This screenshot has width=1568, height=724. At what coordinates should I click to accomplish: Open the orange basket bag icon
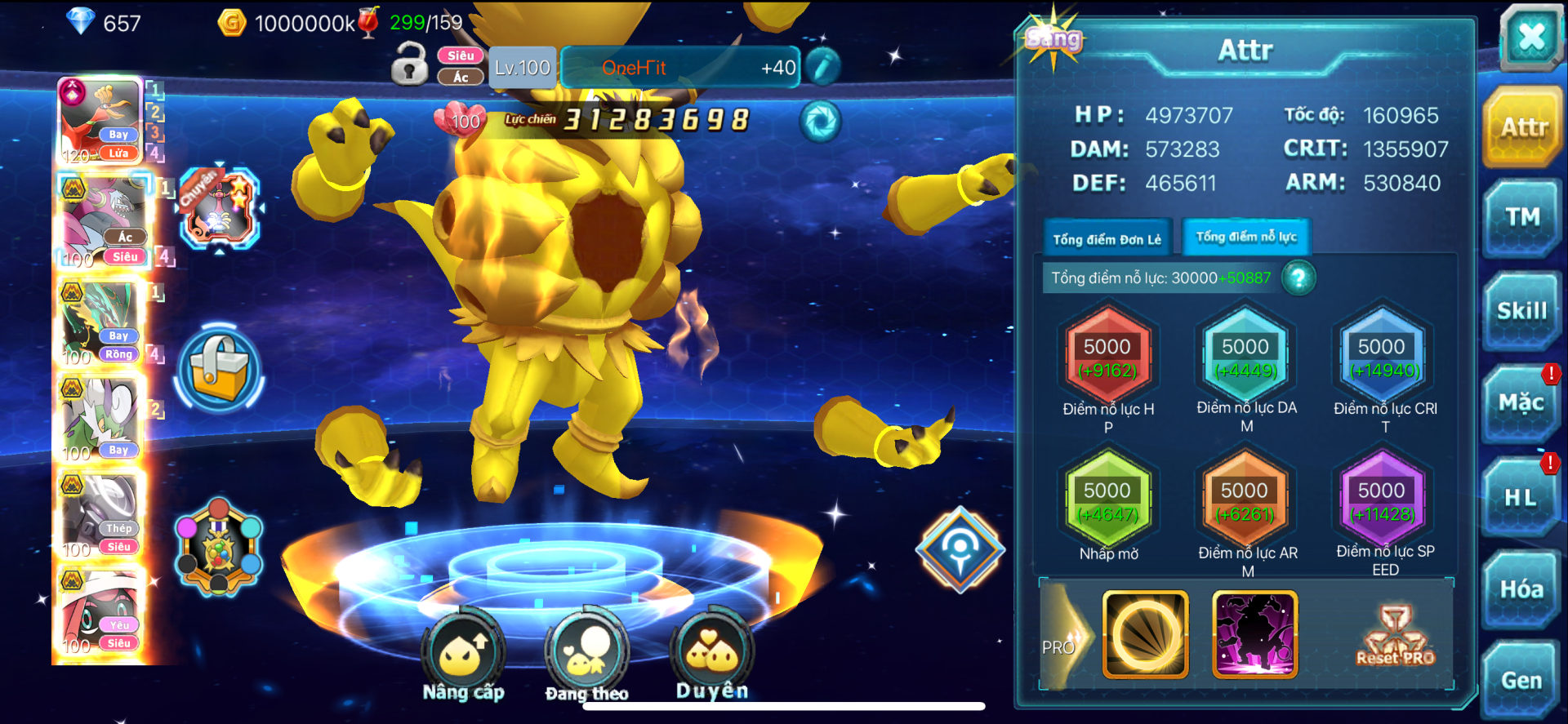219,369
